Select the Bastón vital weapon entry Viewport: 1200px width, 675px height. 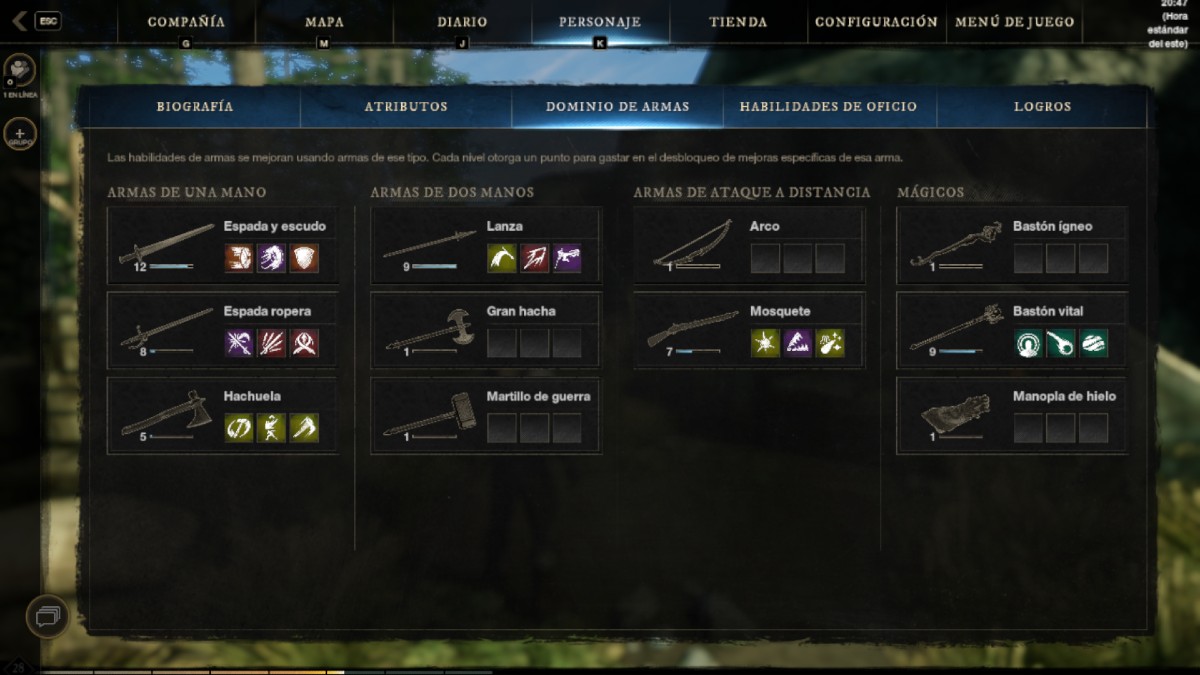(x=1011, y=331)
